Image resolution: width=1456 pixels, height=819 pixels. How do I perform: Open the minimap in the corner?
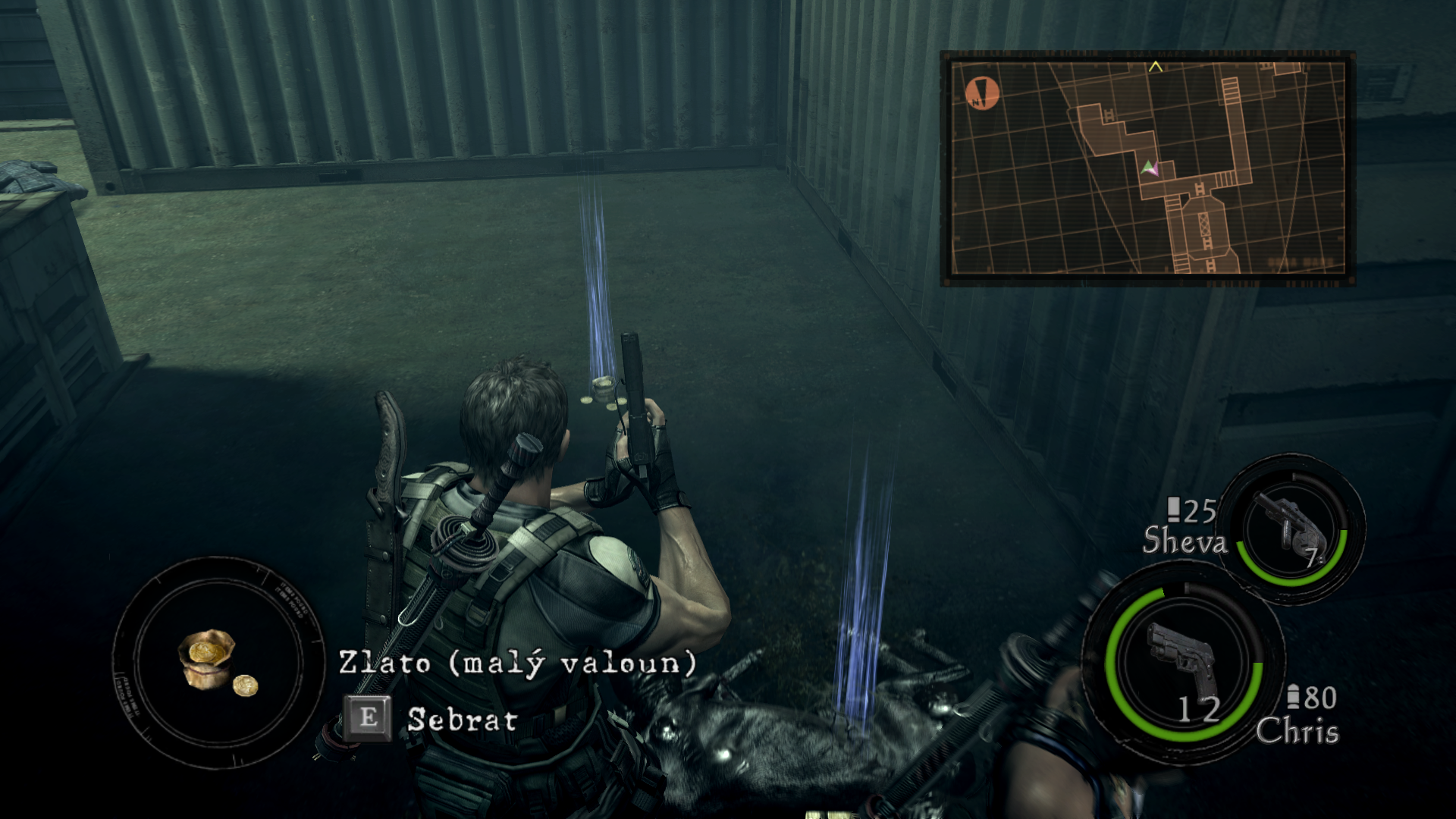click(x=1147, y=168)
